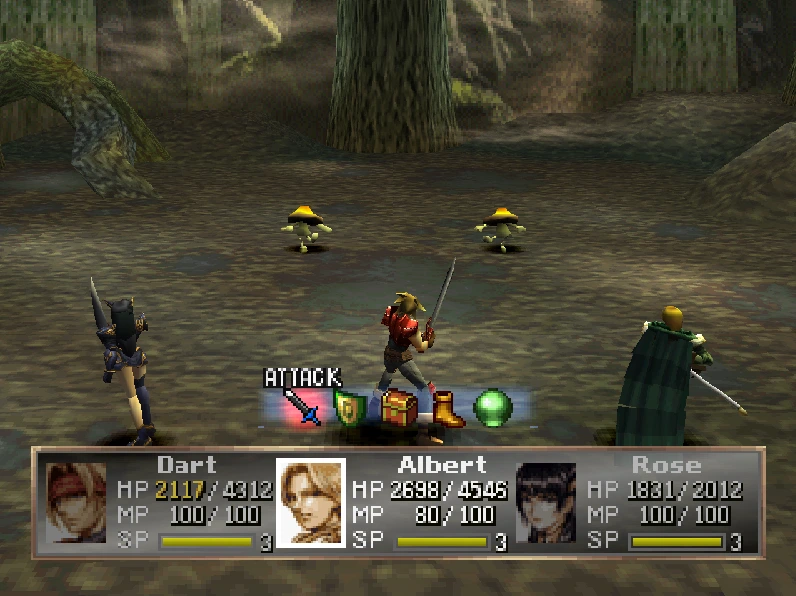Viewport: 796px width, 596px height.
Task: Choose the Guard shield command
Action: click(349, 409)
